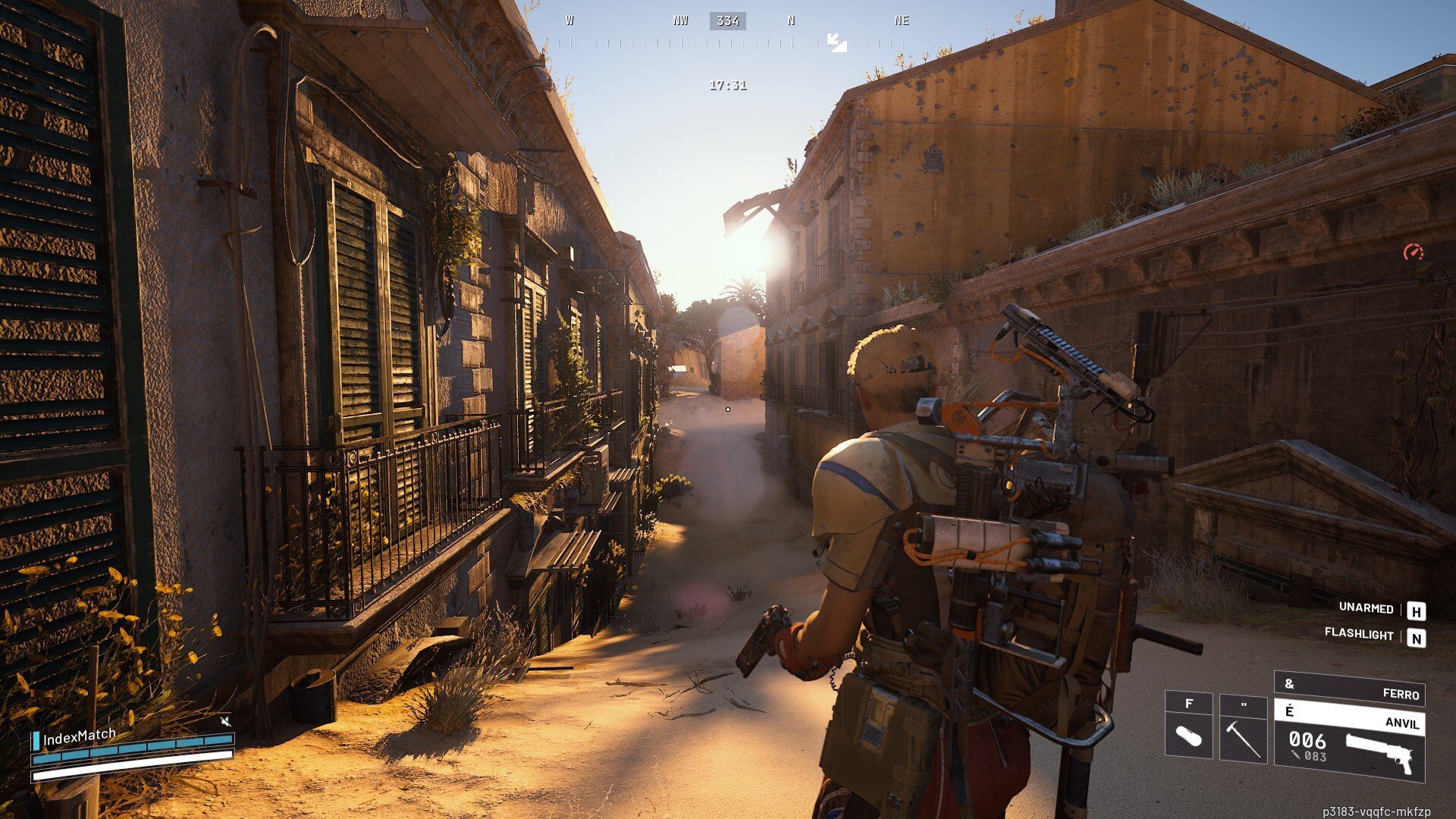The height and width of the screenshot is (819, 1456).
Task: Click the white arrow compass marker
Action: tap(836, 42)
